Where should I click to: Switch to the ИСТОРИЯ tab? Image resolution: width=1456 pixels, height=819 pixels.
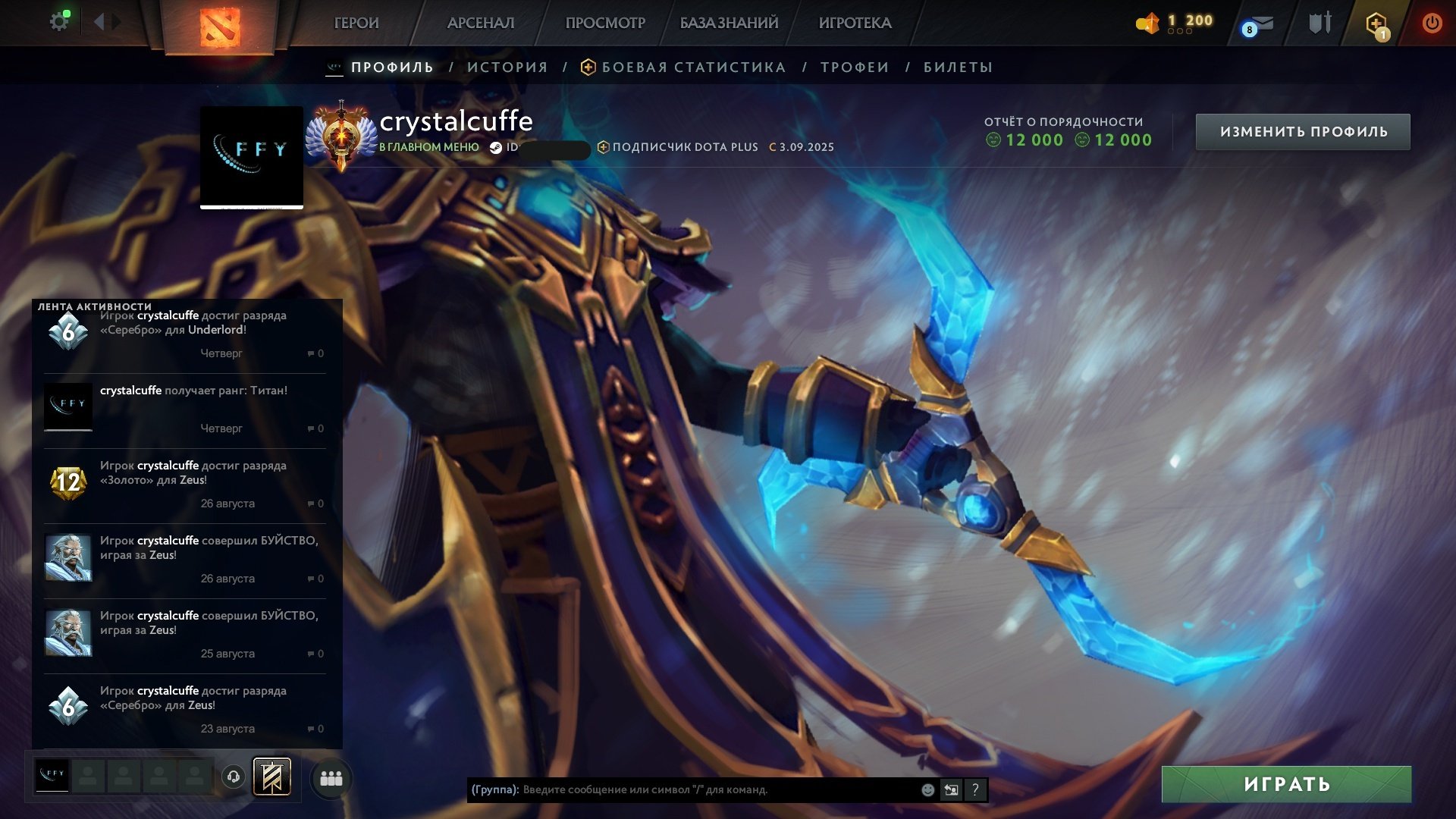[x=507, y=67]
